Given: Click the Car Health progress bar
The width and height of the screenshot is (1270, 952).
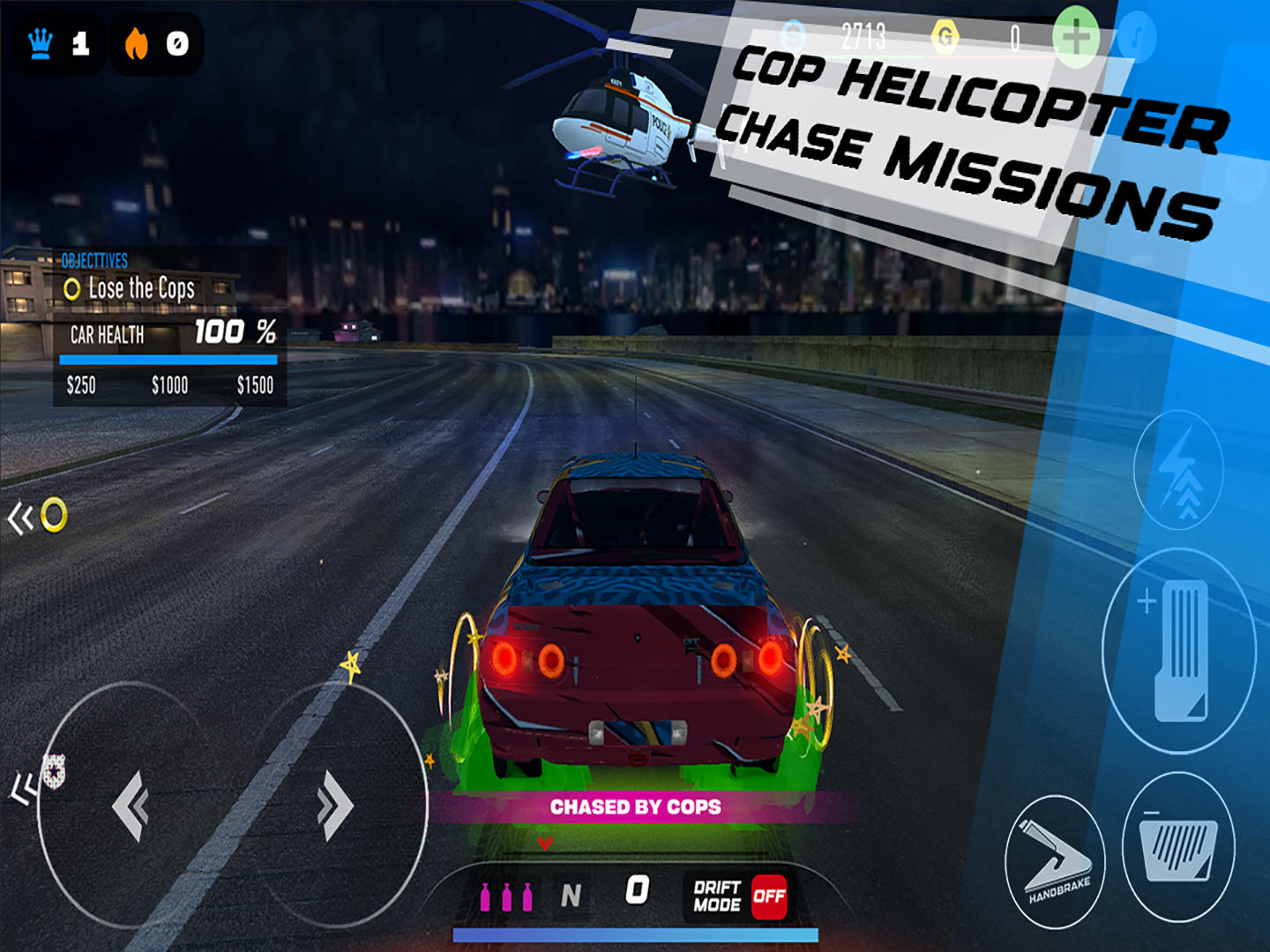Looking at the screenshot, I should (168, 359).
